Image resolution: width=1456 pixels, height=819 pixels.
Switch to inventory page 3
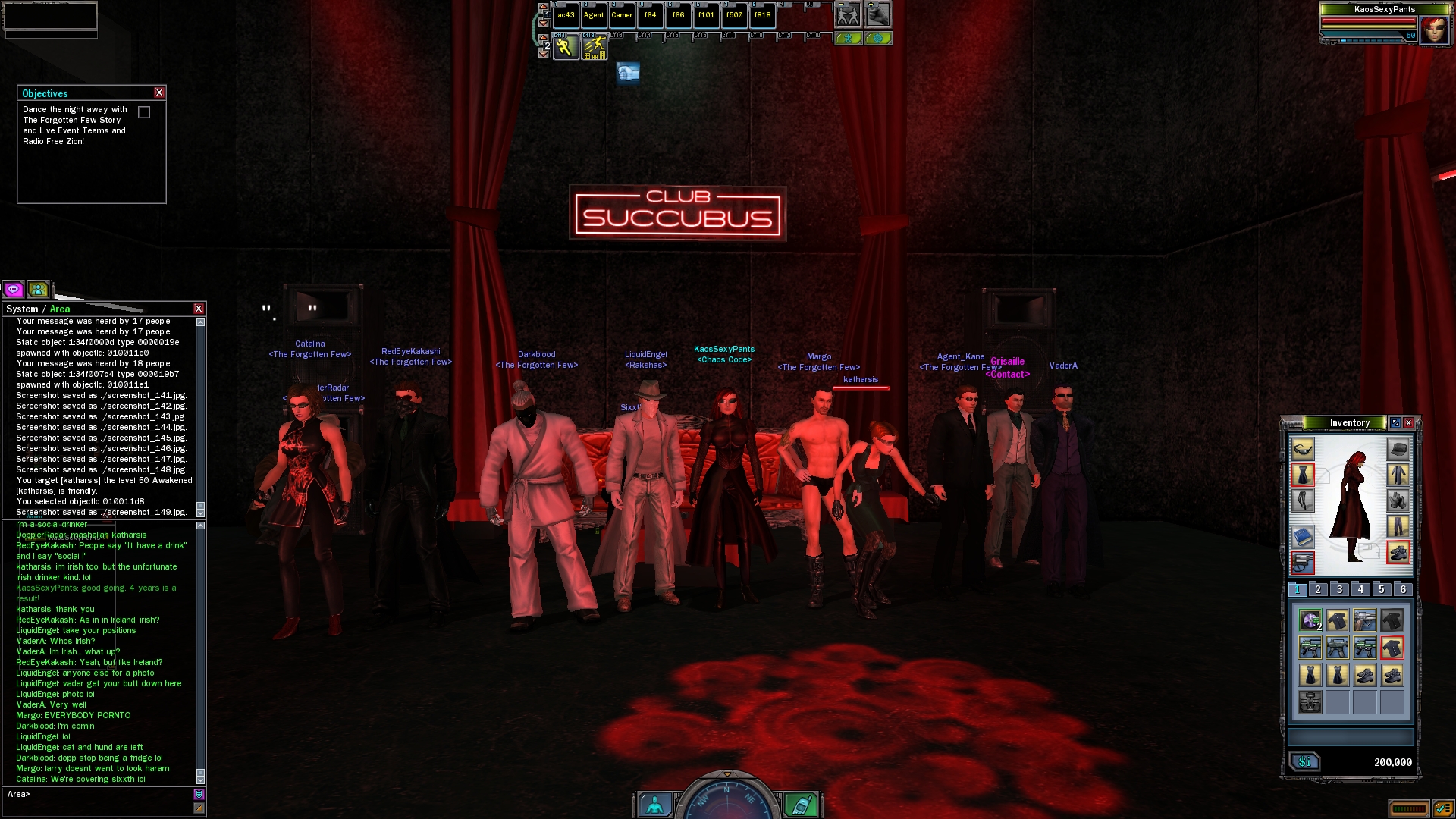[1339, 589]
